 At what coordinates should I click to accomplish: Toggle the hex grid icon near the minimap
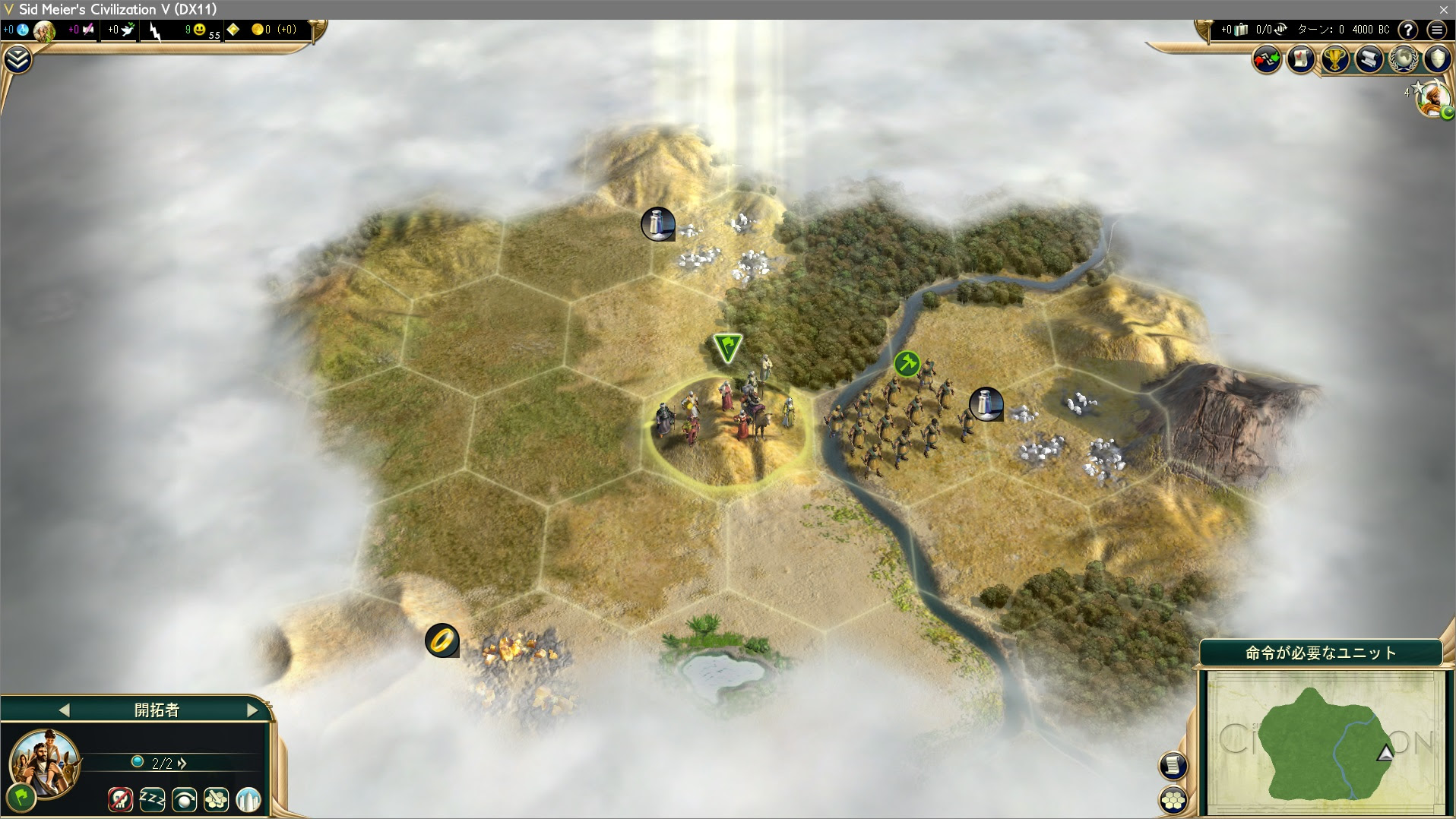1174,799
